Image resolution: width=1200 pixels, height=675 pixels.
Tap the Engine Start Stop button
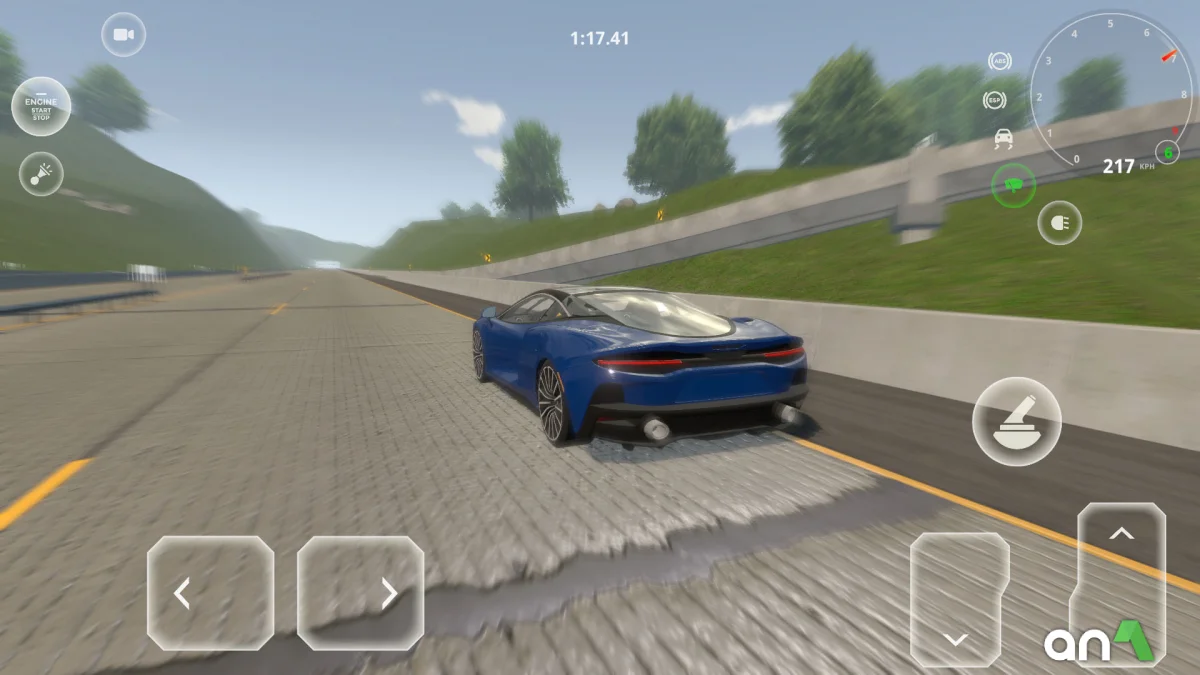tap(41, 106)
